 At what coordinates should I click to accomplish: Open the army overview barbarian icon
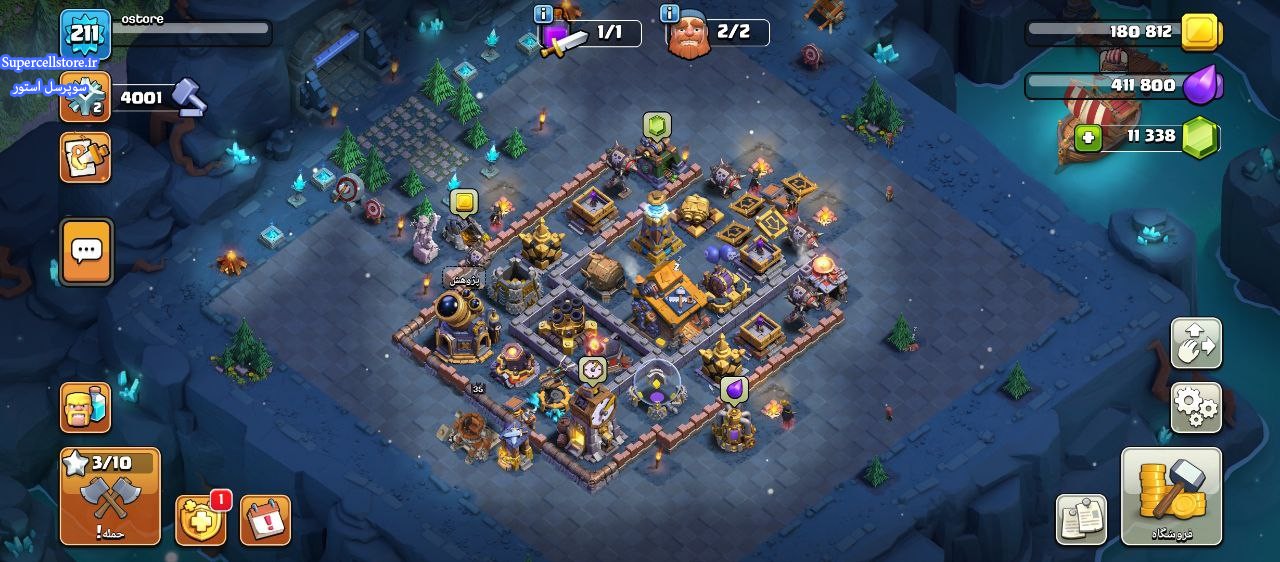[85, 407]
